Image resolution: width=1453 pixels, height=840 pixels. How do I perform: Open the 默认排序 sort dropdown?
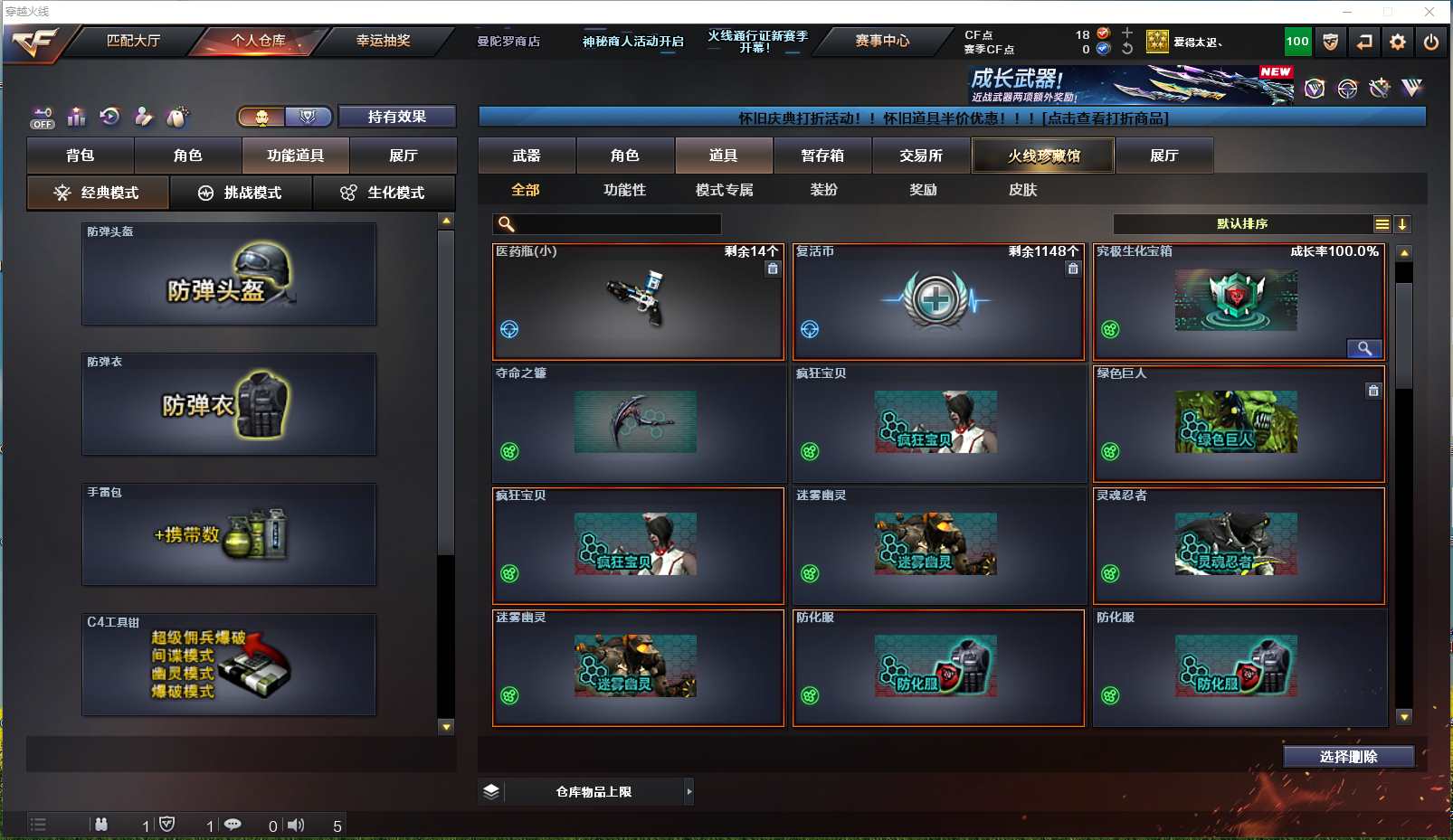(1242, 224)
